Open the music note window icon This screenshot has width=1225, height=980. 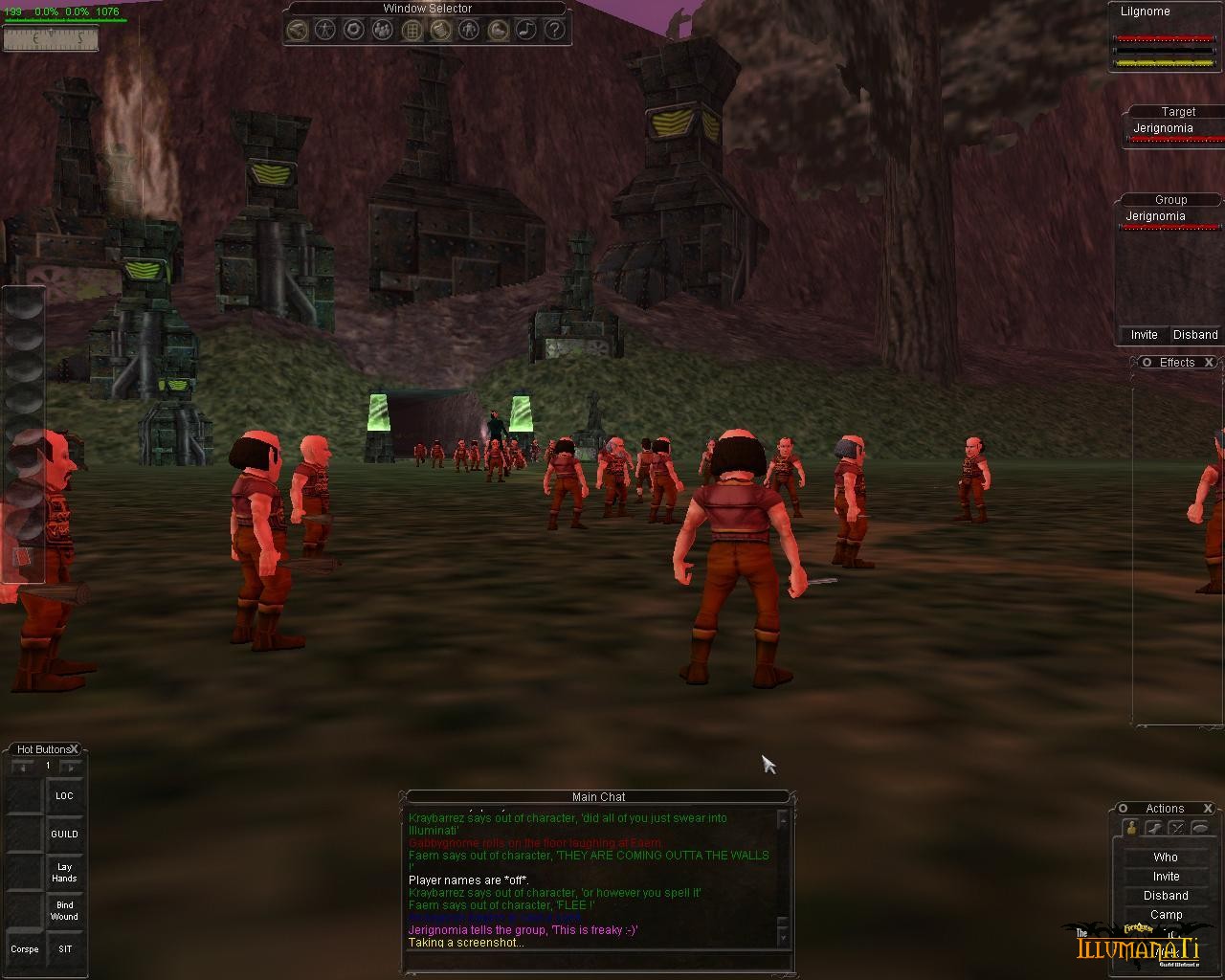[x=525, y=30]
